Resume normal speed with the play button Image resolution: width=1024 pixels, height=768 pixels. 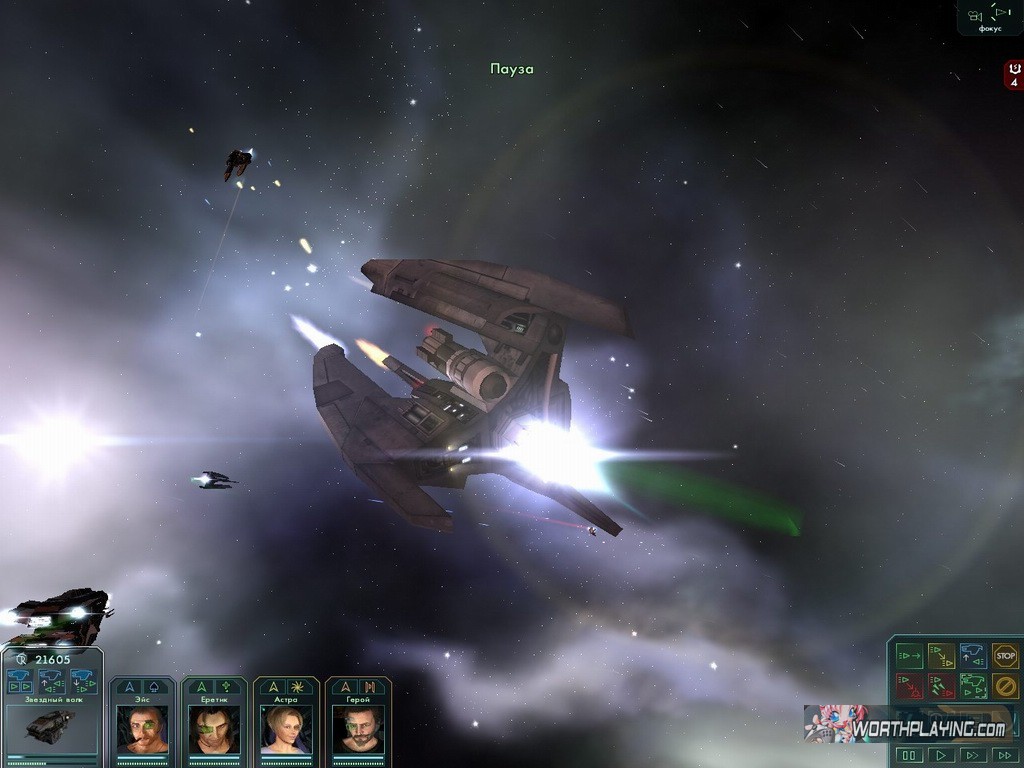[941, 755]
